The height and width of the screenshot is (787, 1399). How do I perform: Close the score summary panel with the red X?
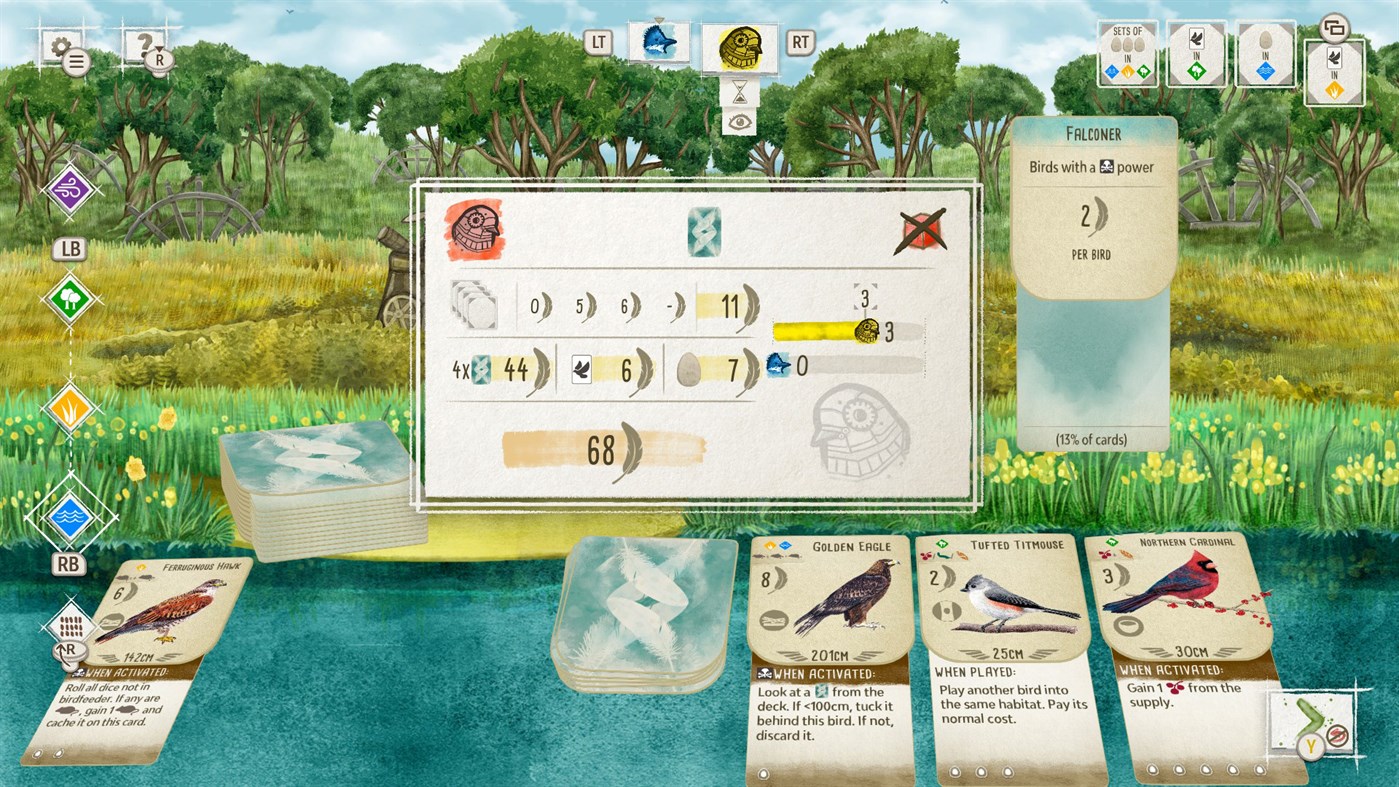[x=919, y=230]
